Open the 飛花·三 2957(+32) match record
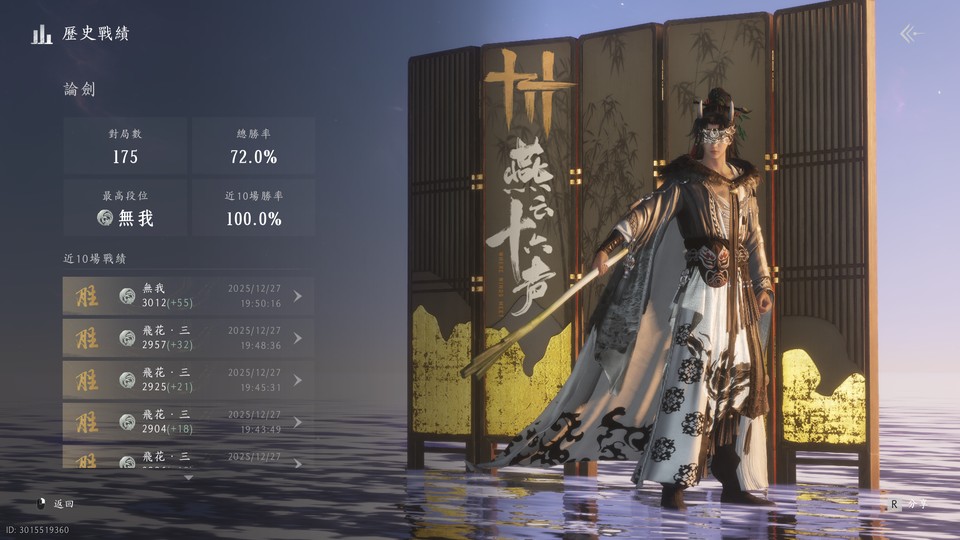This screenshot has height=540, width=960. point(187,338)
